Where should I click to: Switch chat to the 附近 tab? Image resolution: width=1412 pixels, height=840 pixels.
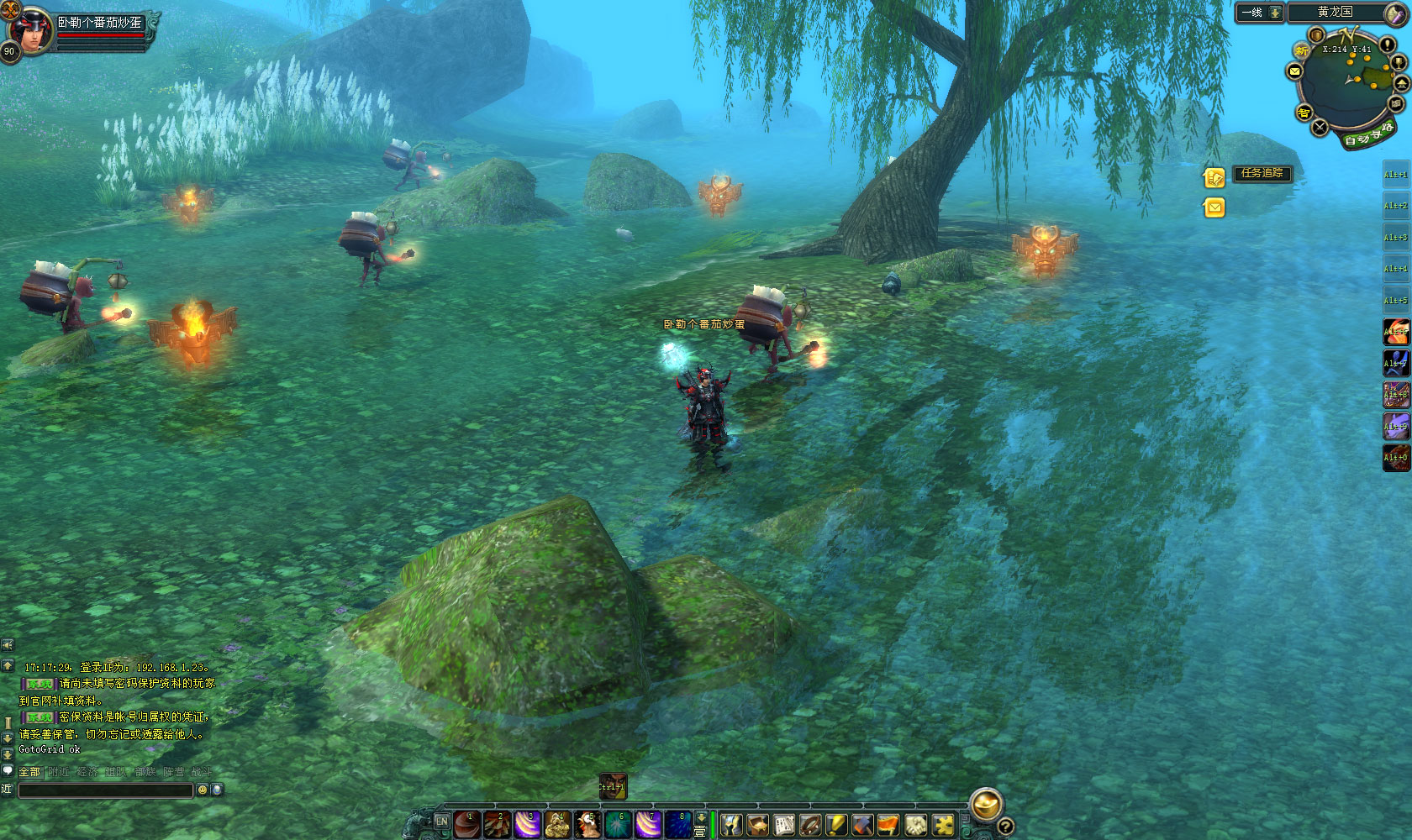pyautogui.click(x=59, y=771)
